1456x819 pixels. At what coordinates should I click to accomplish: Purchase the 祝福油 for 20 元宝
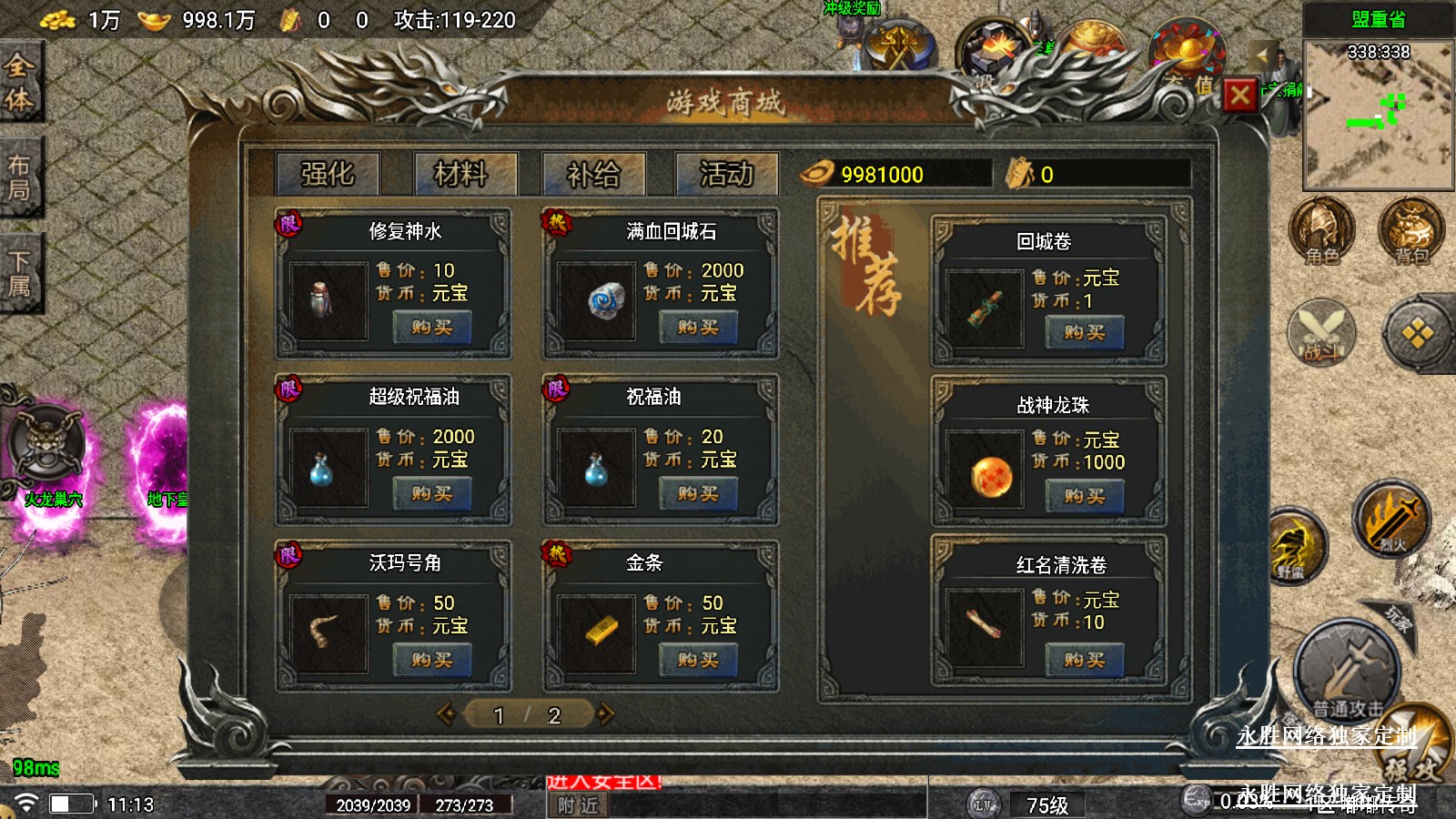(698, 494)
